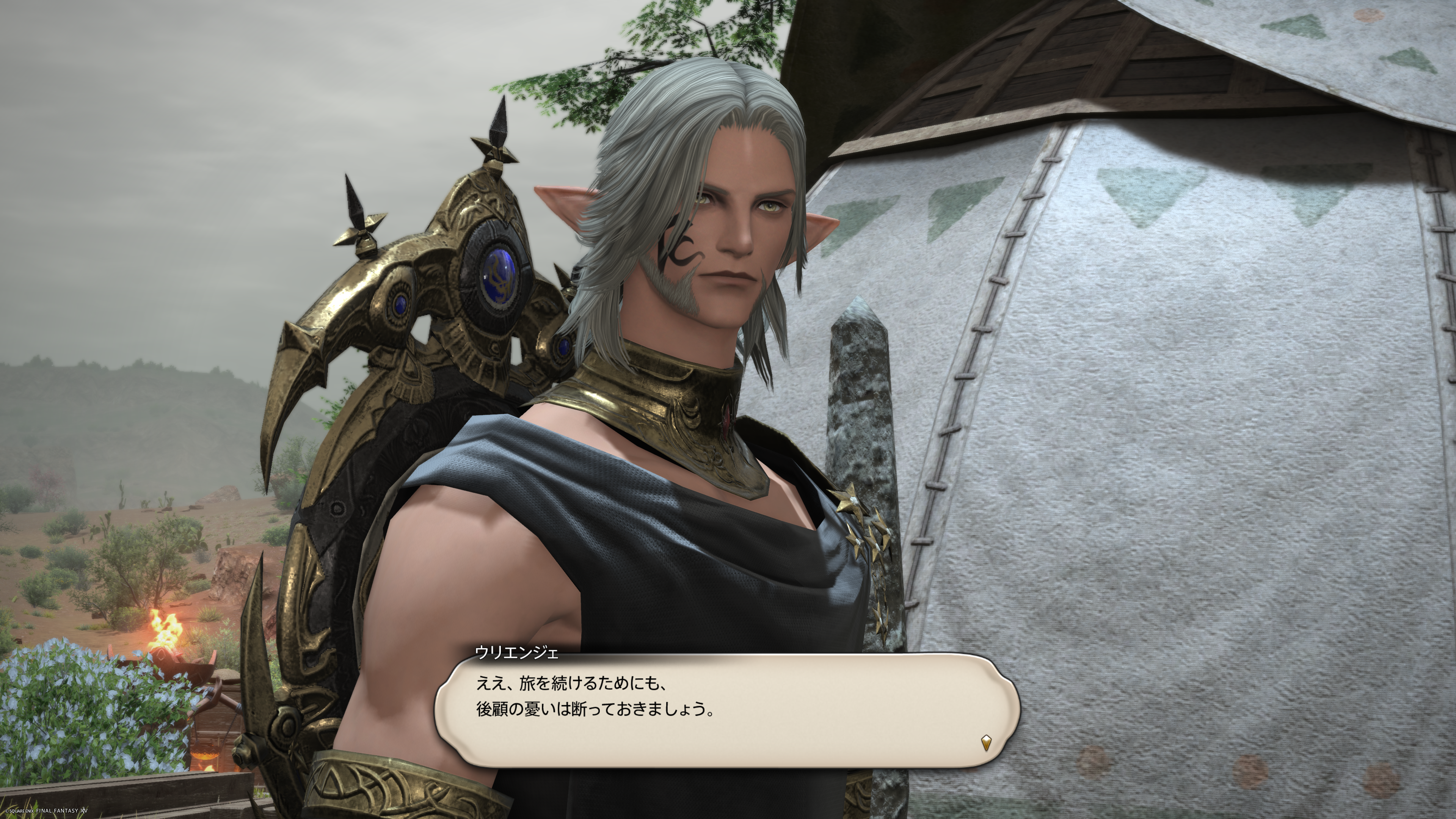
Task: Click Urianger's dialogue text box to continue
Action: pyautogui.click(x=726, y=711)
